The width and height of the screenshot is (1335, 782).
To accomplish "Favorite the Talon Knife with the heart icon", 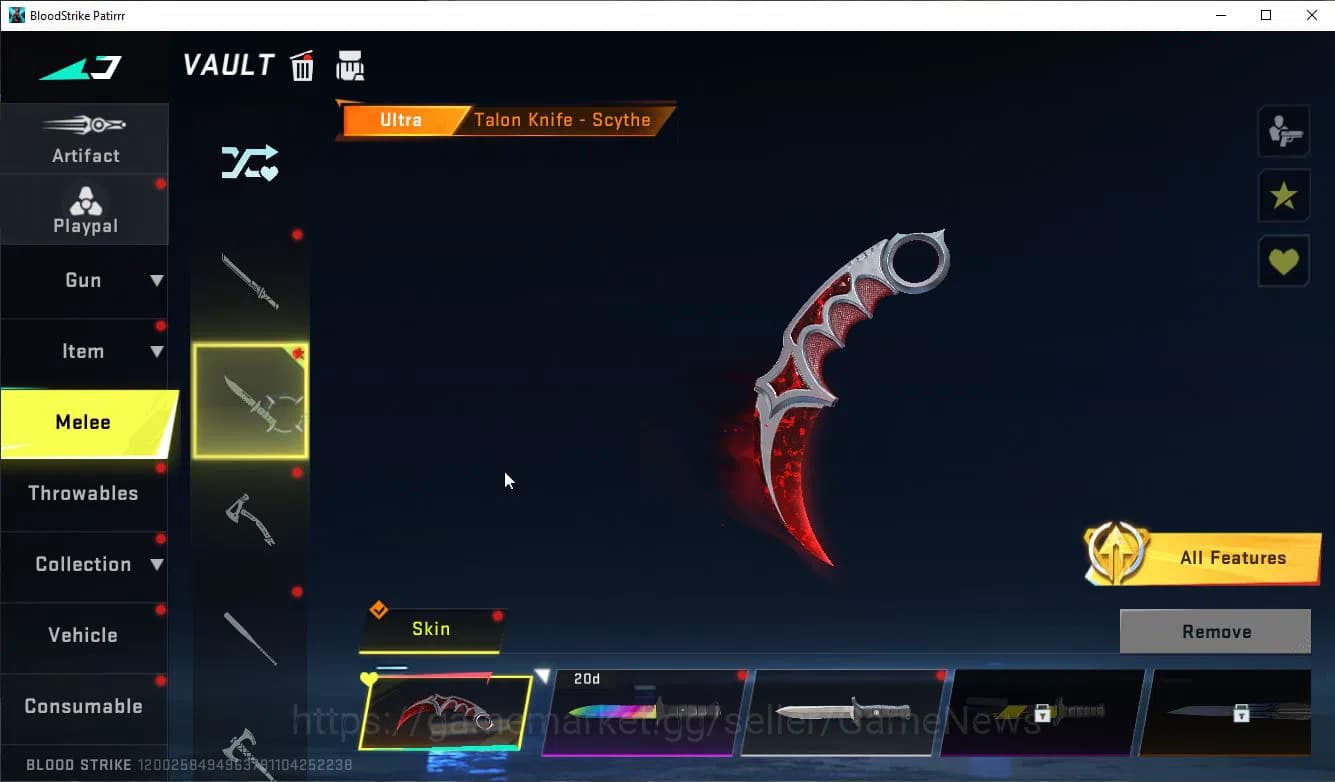I will coord(1283,260).
